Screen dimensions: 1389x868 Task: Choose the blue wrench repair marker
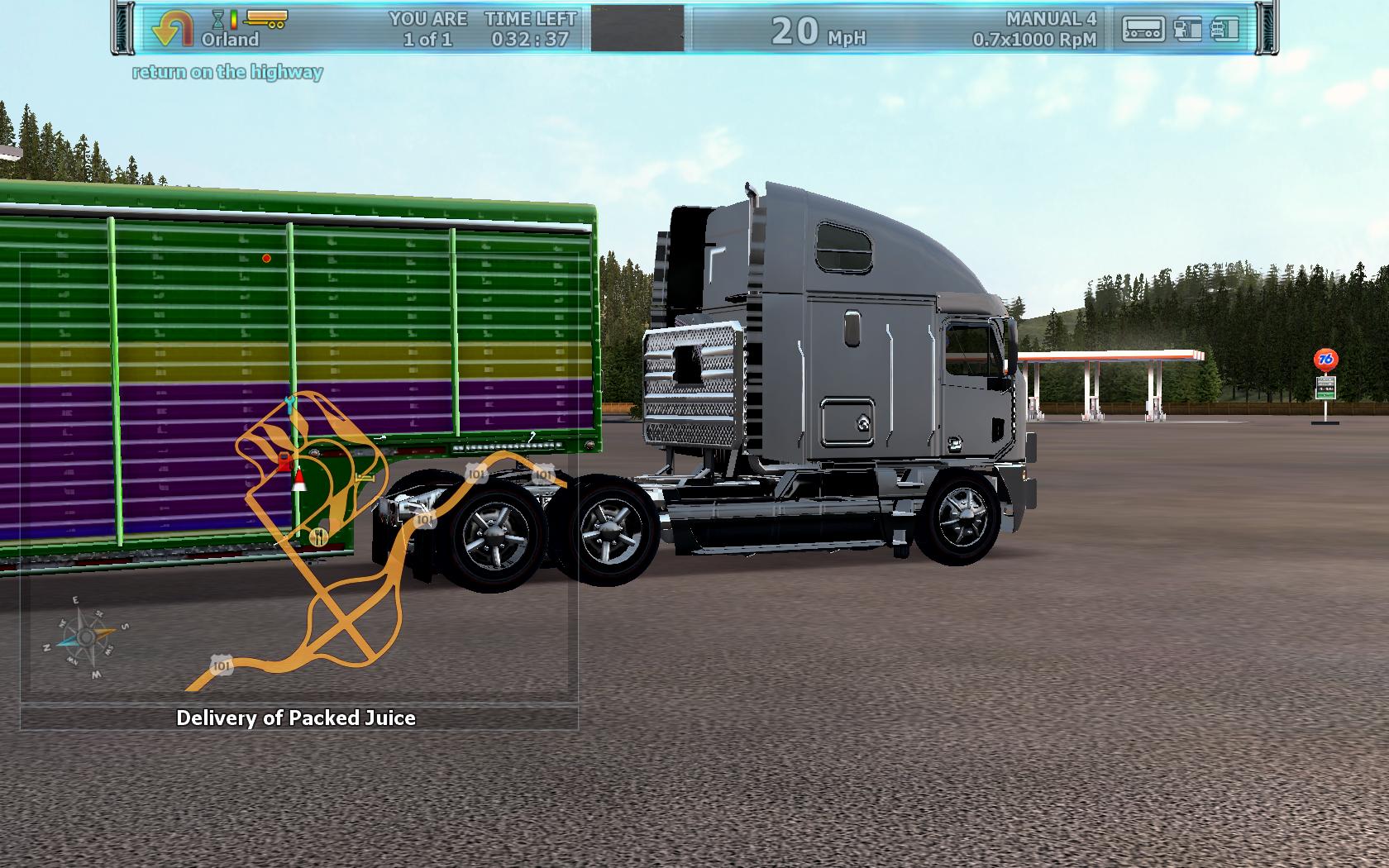point(289,403)
